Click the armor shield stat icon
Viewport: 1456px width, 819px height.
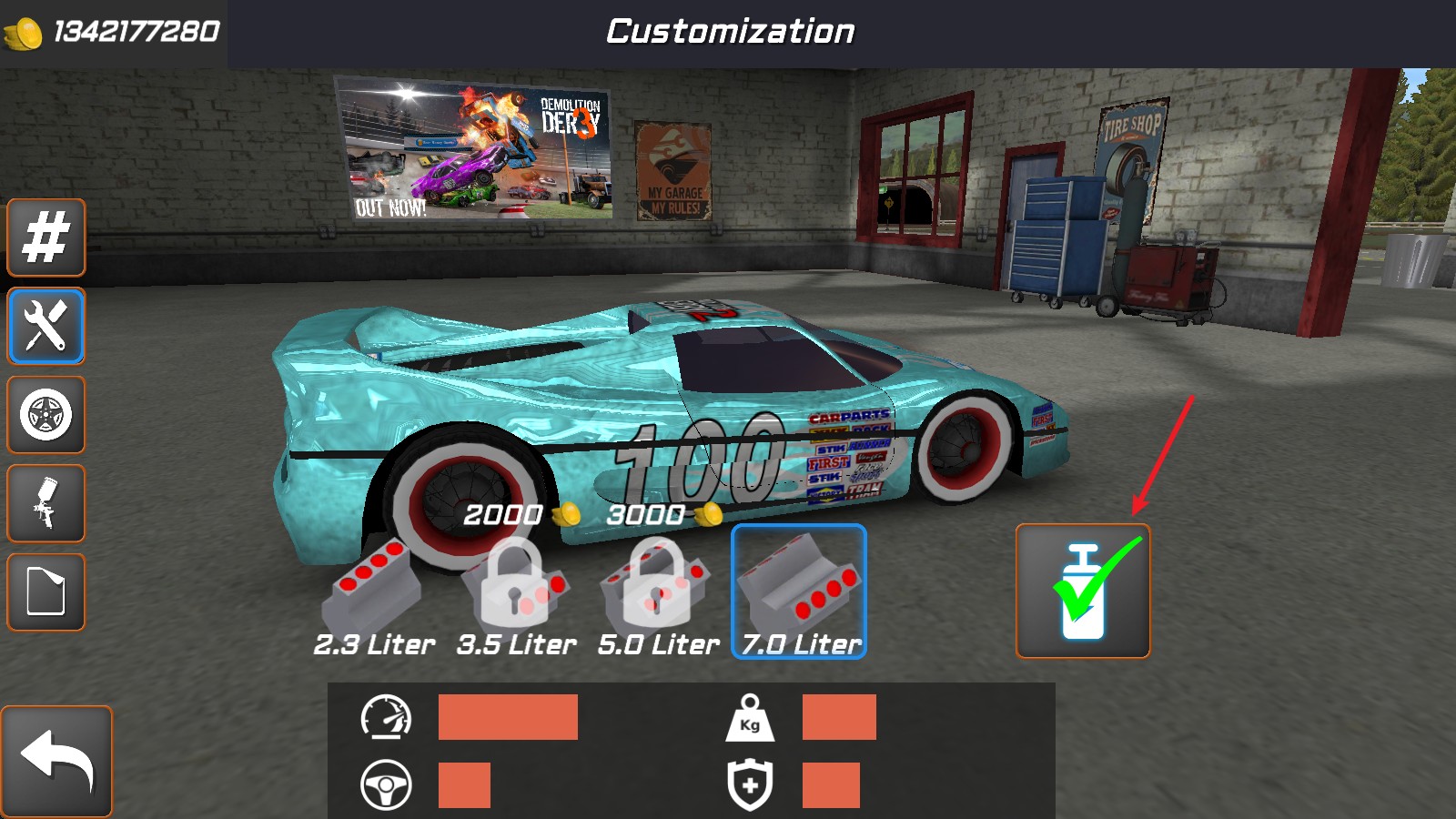(x=748, y=784)
